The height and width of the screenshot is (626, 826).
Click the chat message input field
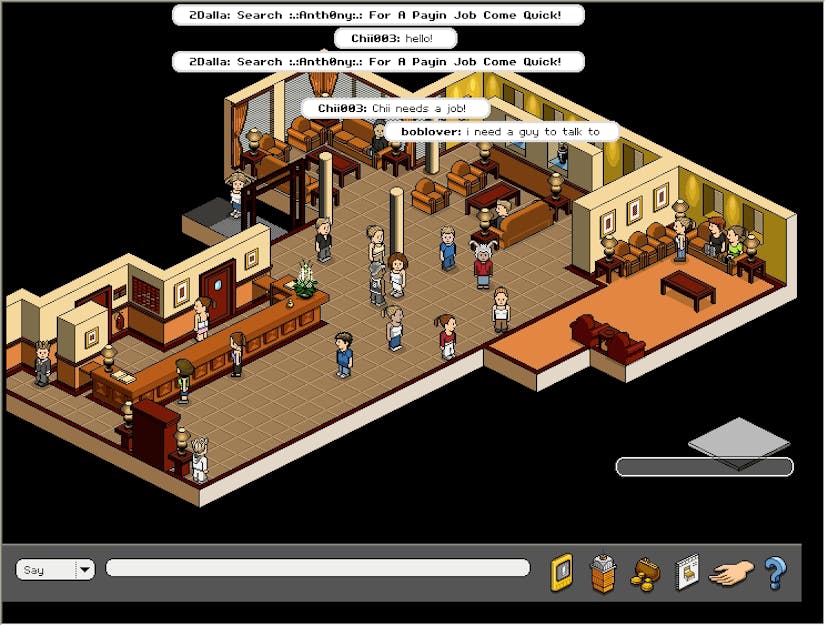pyautogui.click(x=317, y=568)
